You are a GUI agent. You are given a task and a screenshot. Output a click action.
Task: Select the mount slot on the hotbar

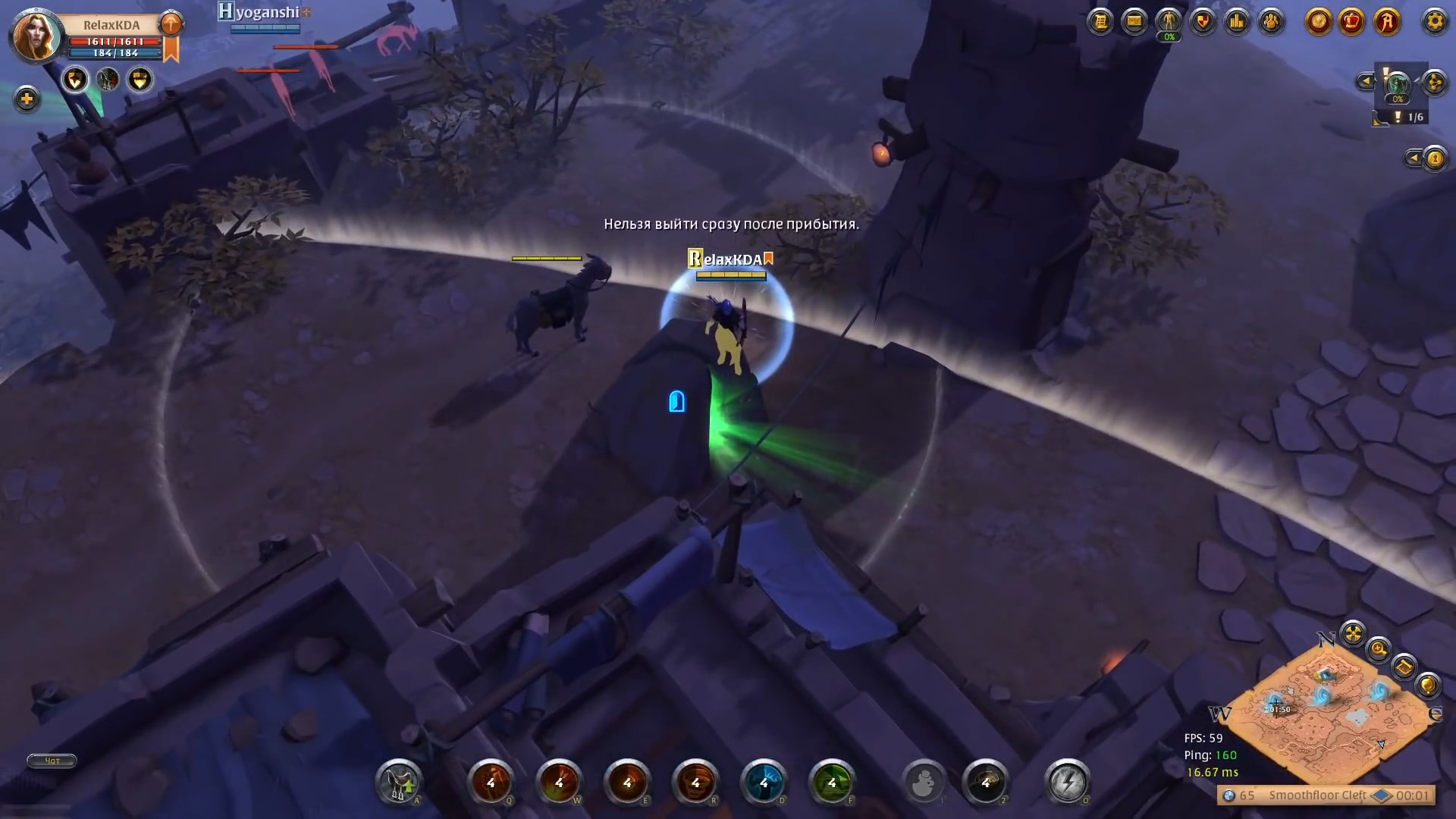[398, 785]
